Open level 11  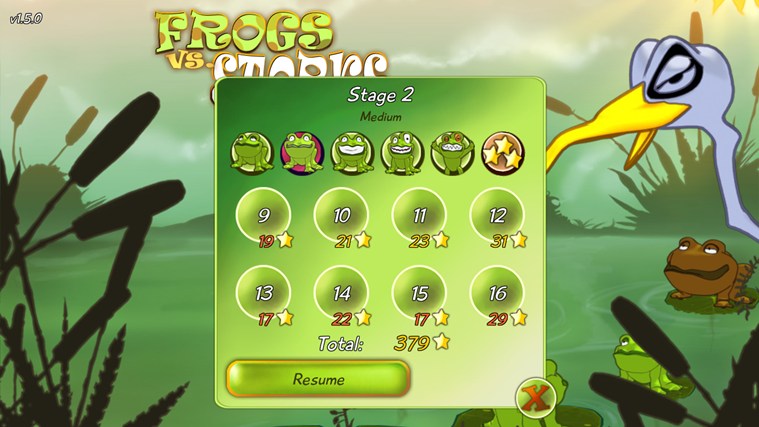point(419,215)
